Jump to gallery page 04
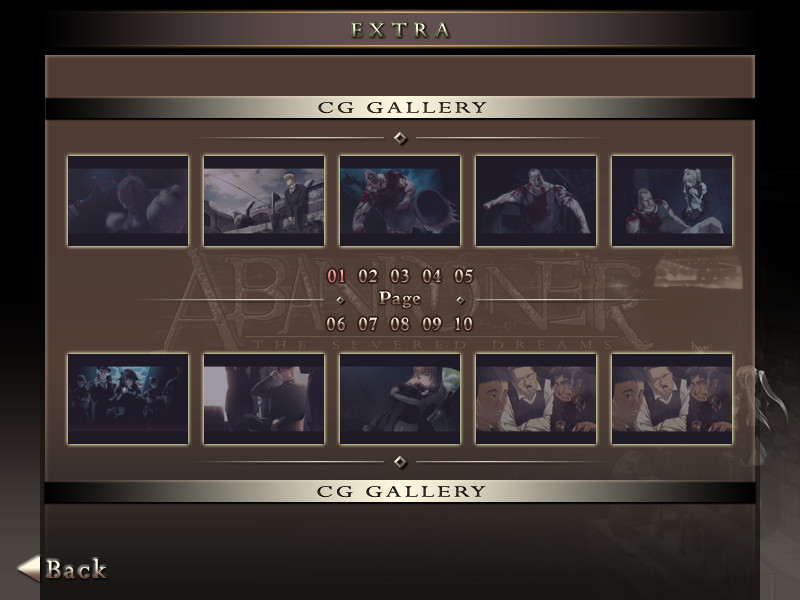Image resolution: width=800 pixels, height=600 pixels. click(432, 276)
